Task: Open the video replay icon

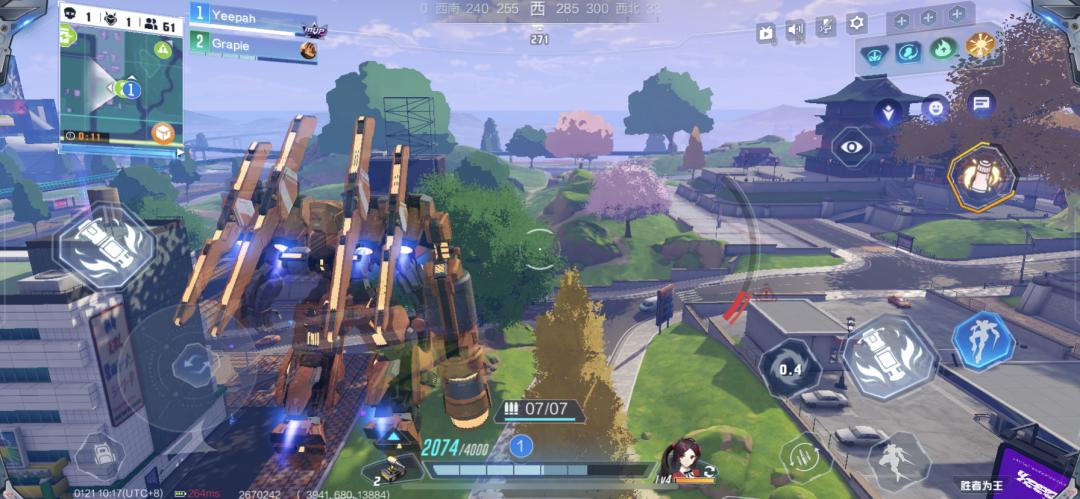Action: (766, 32)
